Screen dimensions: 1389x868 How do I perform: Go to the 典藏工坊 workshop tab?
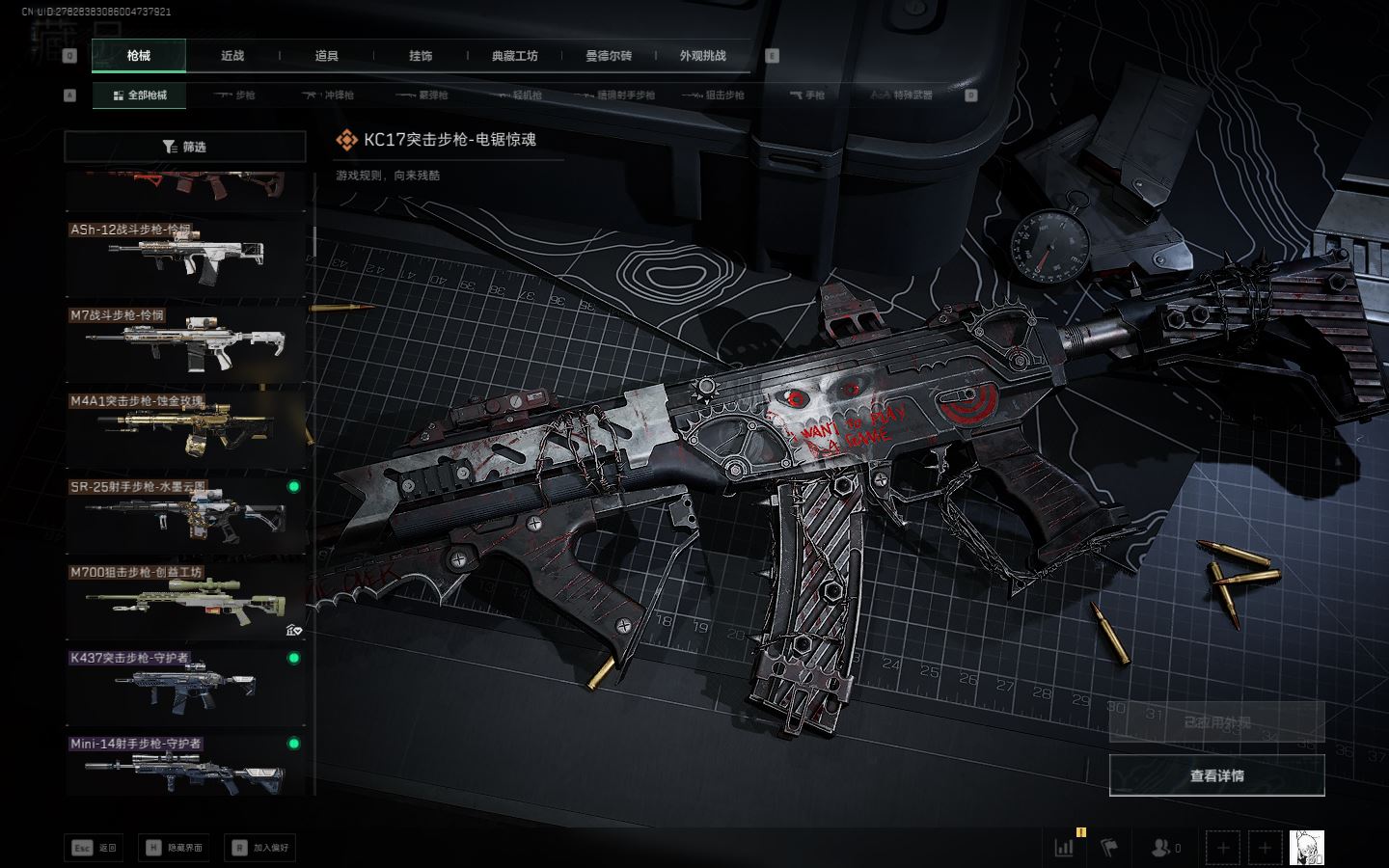[514, 56]
